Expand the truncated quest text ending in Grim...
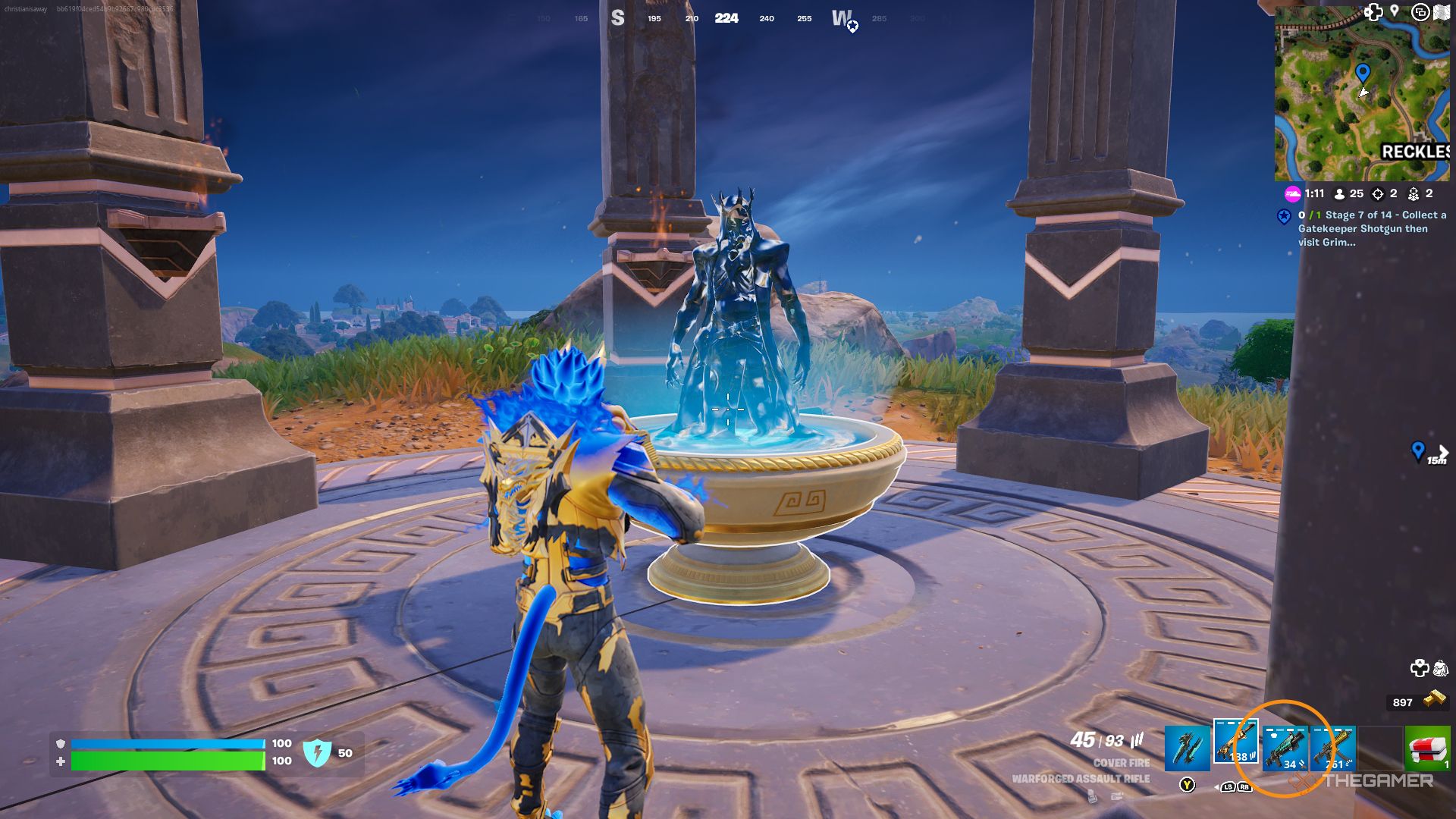 pyautogui.click(x=1327, y=241)
